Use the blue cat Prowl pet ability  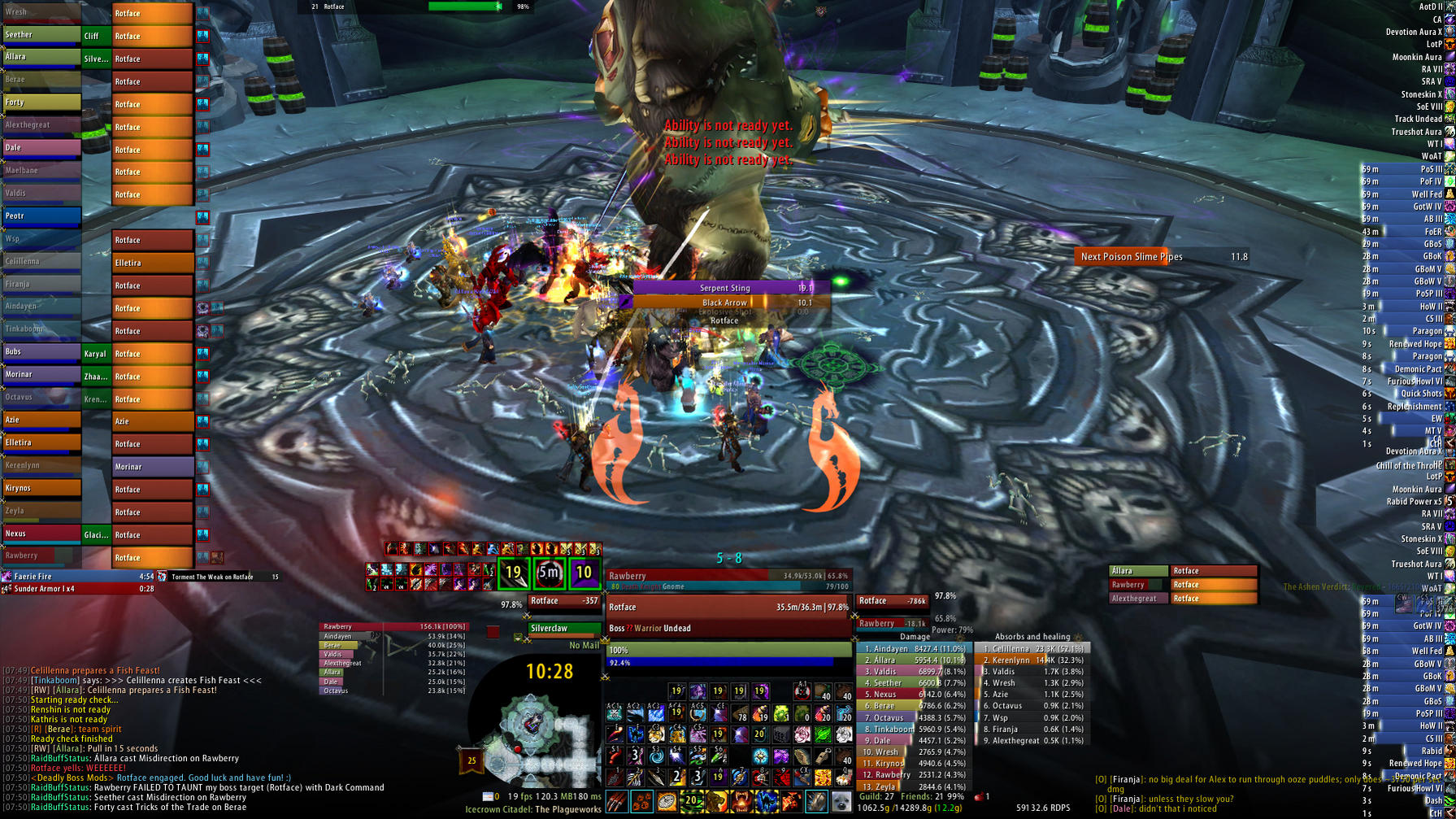click(x=766, y=801)
